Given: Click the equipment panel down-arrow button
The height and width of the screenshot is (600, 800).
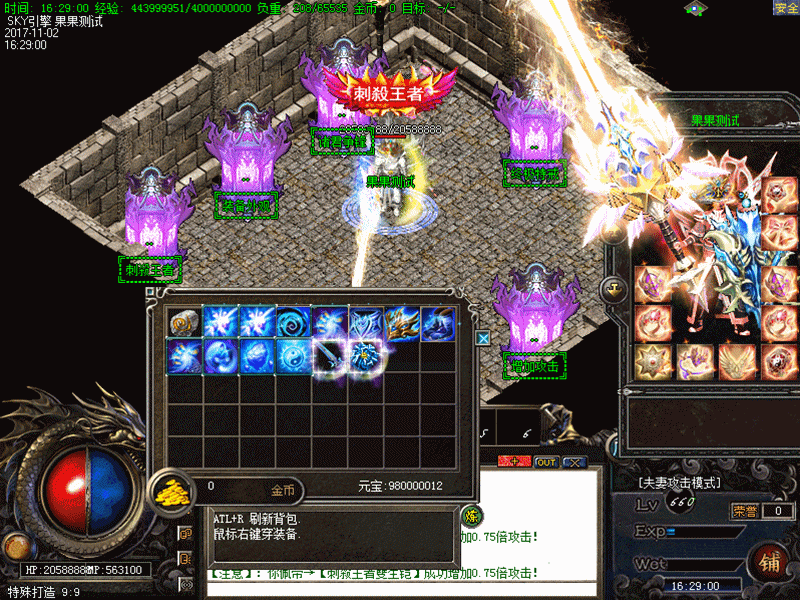Looking at the screenshot, I should coord(612,289).
